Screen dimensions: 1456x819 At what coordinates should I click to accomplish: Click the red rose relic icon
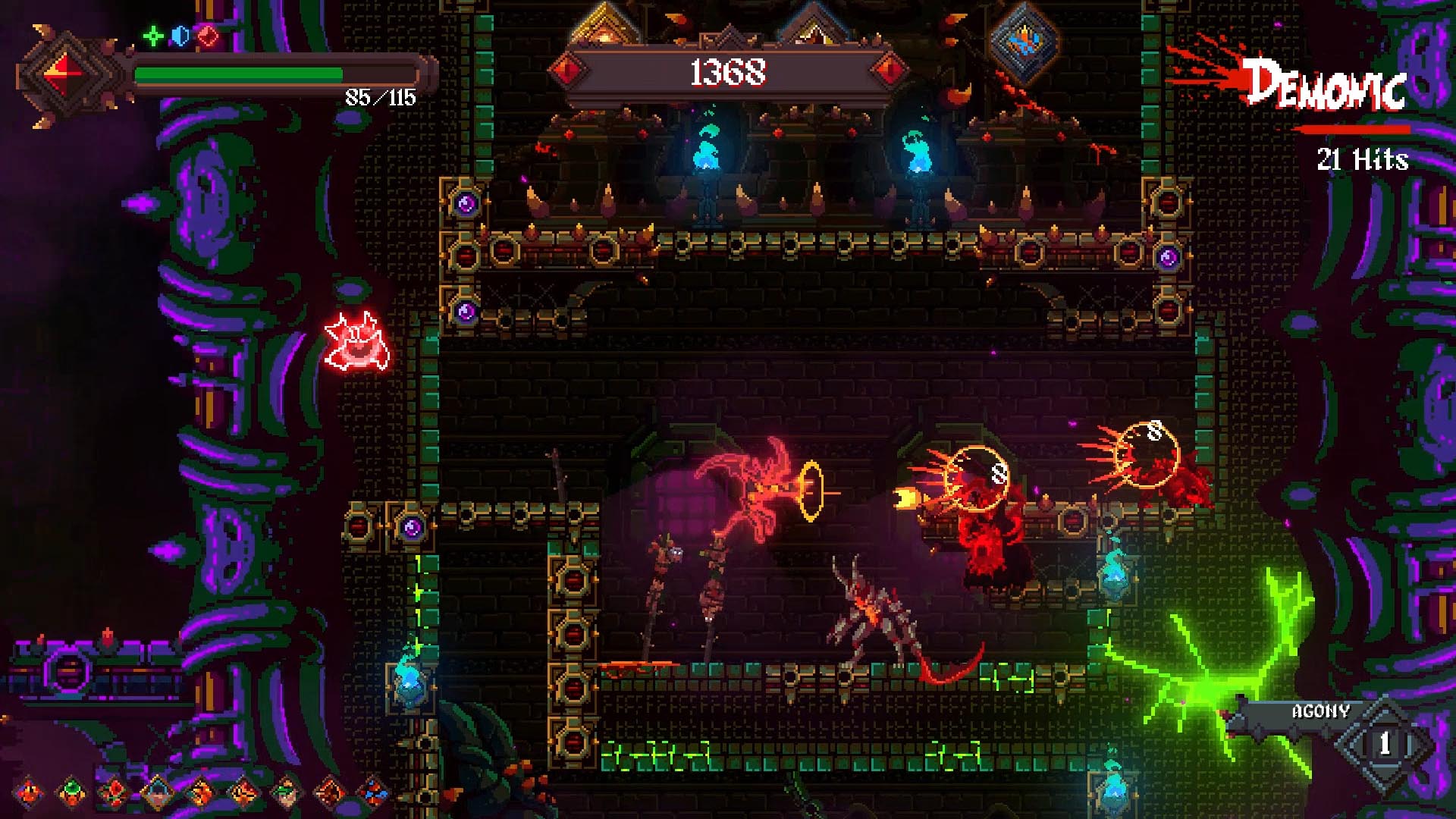(115, 792)
